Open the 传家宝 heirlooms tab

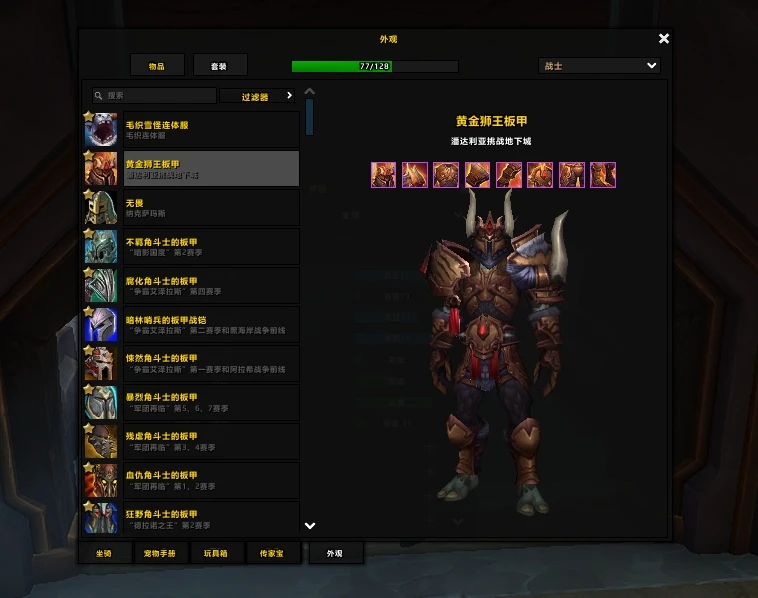point(273,553)
